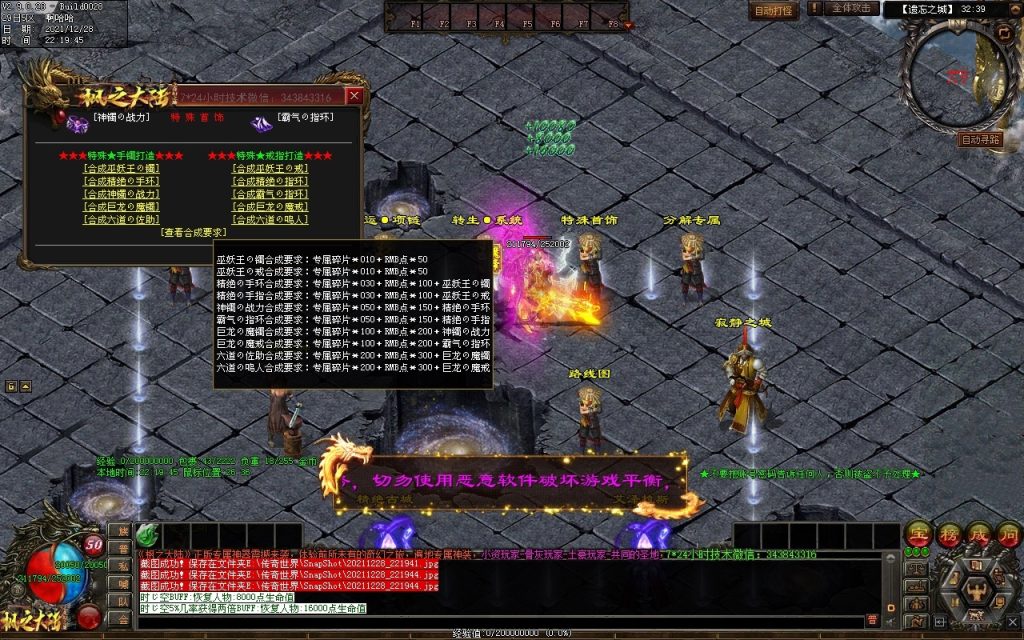Select the 合成六道の鸣人 link
The height and width of the screenshot is (640, 1024).
270,219
